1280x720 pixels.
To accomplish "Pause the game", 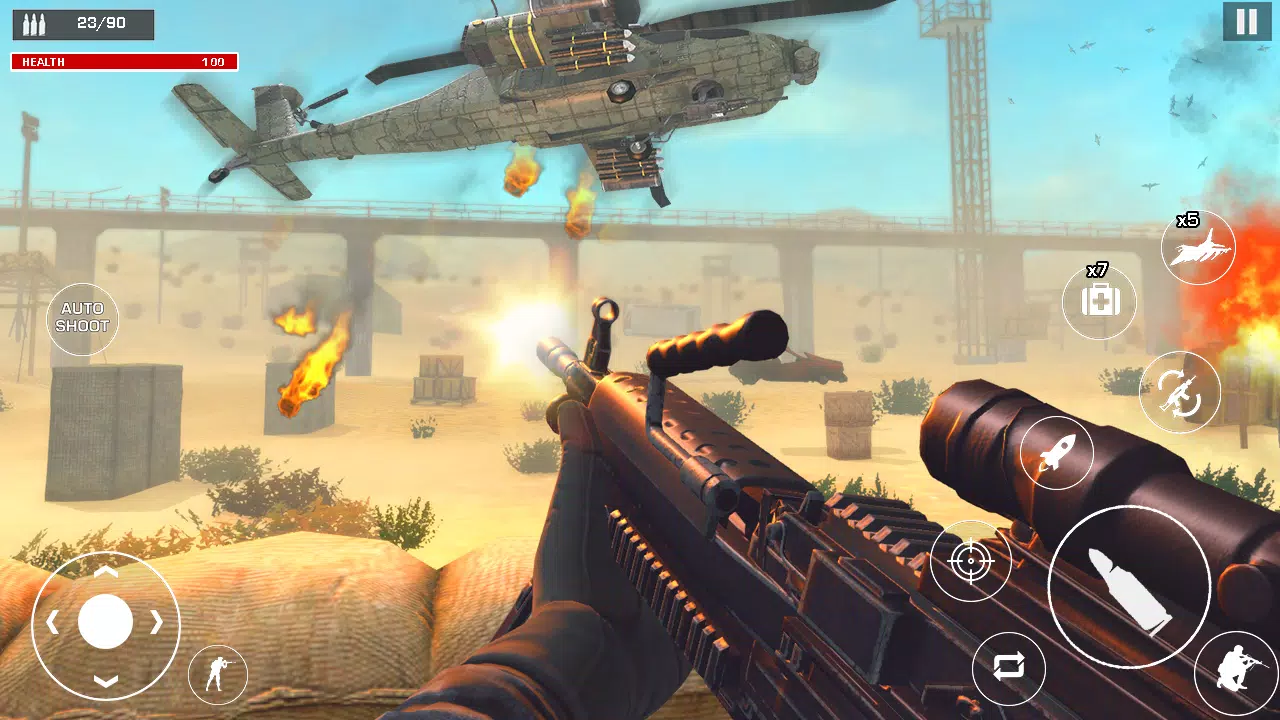I will tap(1246, 22).
